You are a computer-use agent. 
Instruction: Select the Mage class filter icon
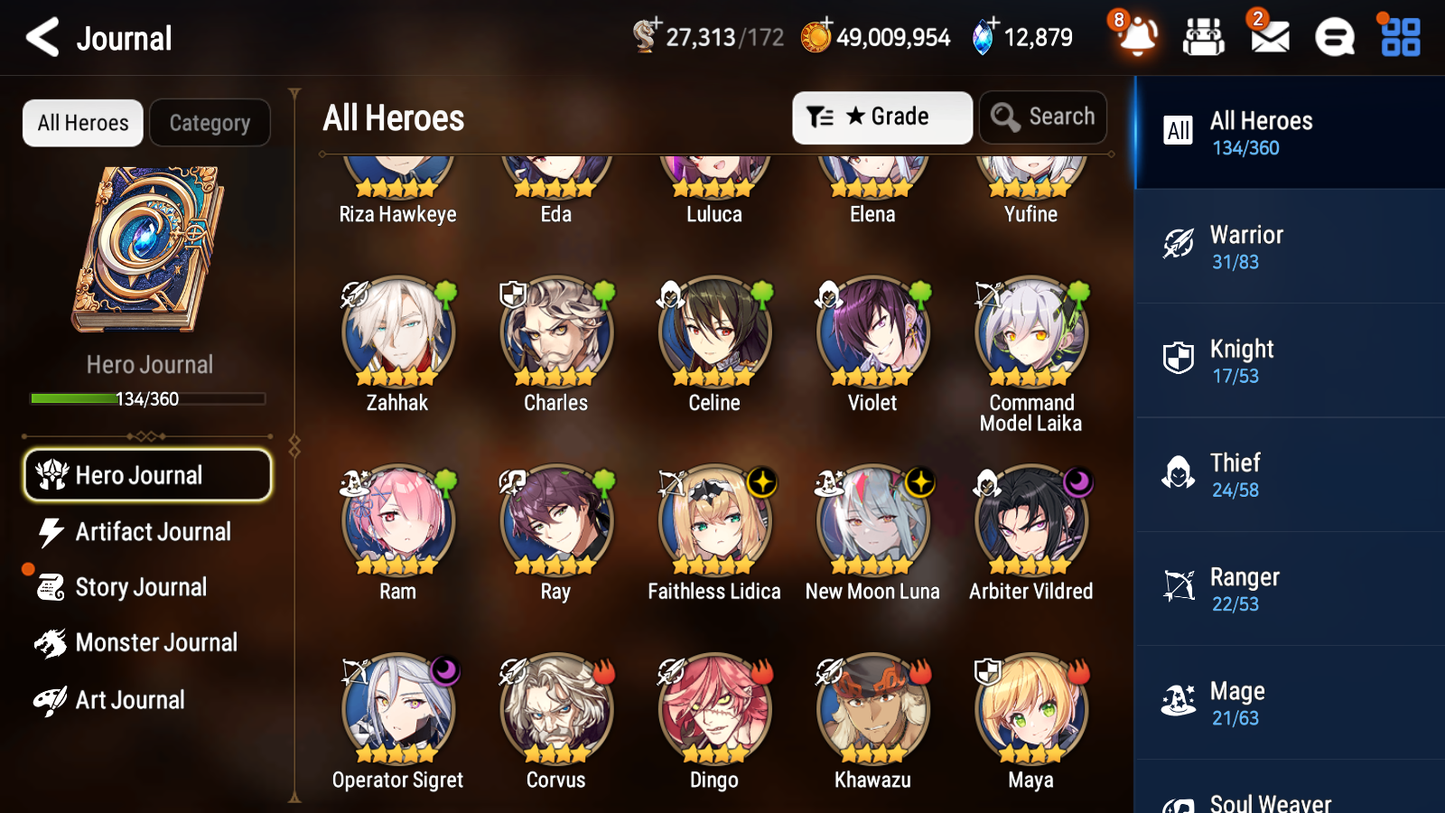point(1178,701)
